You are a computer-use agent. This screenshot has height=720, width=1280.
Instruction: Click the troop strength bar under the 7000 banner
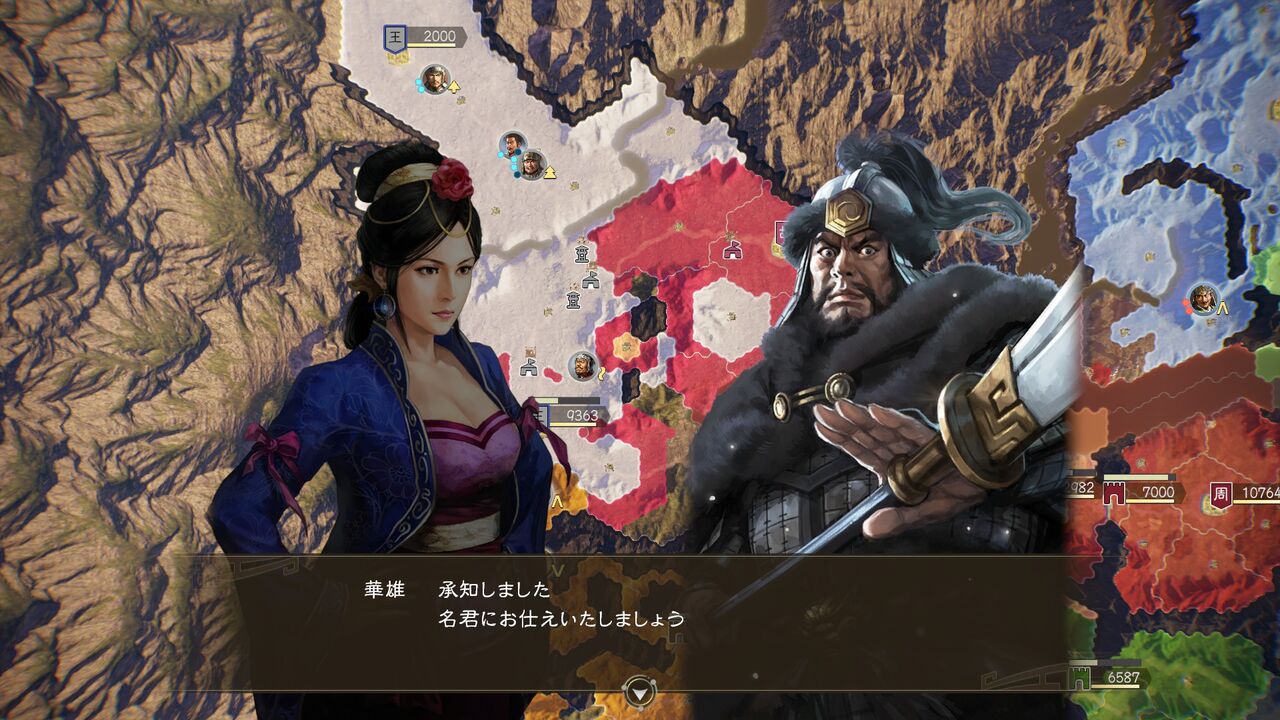pos(1150,501)
